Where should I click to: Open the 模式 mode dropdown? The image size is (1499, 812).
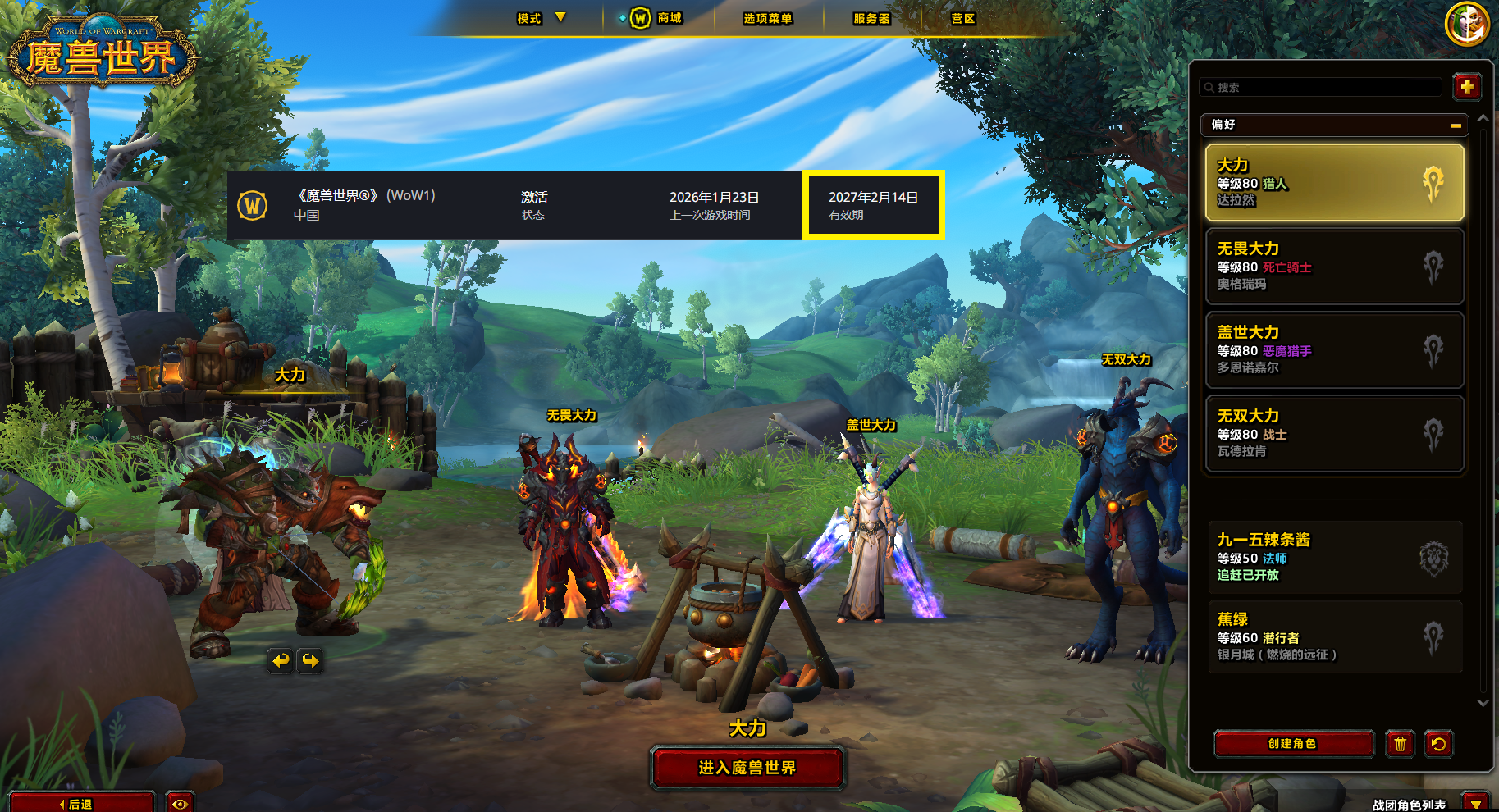541,18
